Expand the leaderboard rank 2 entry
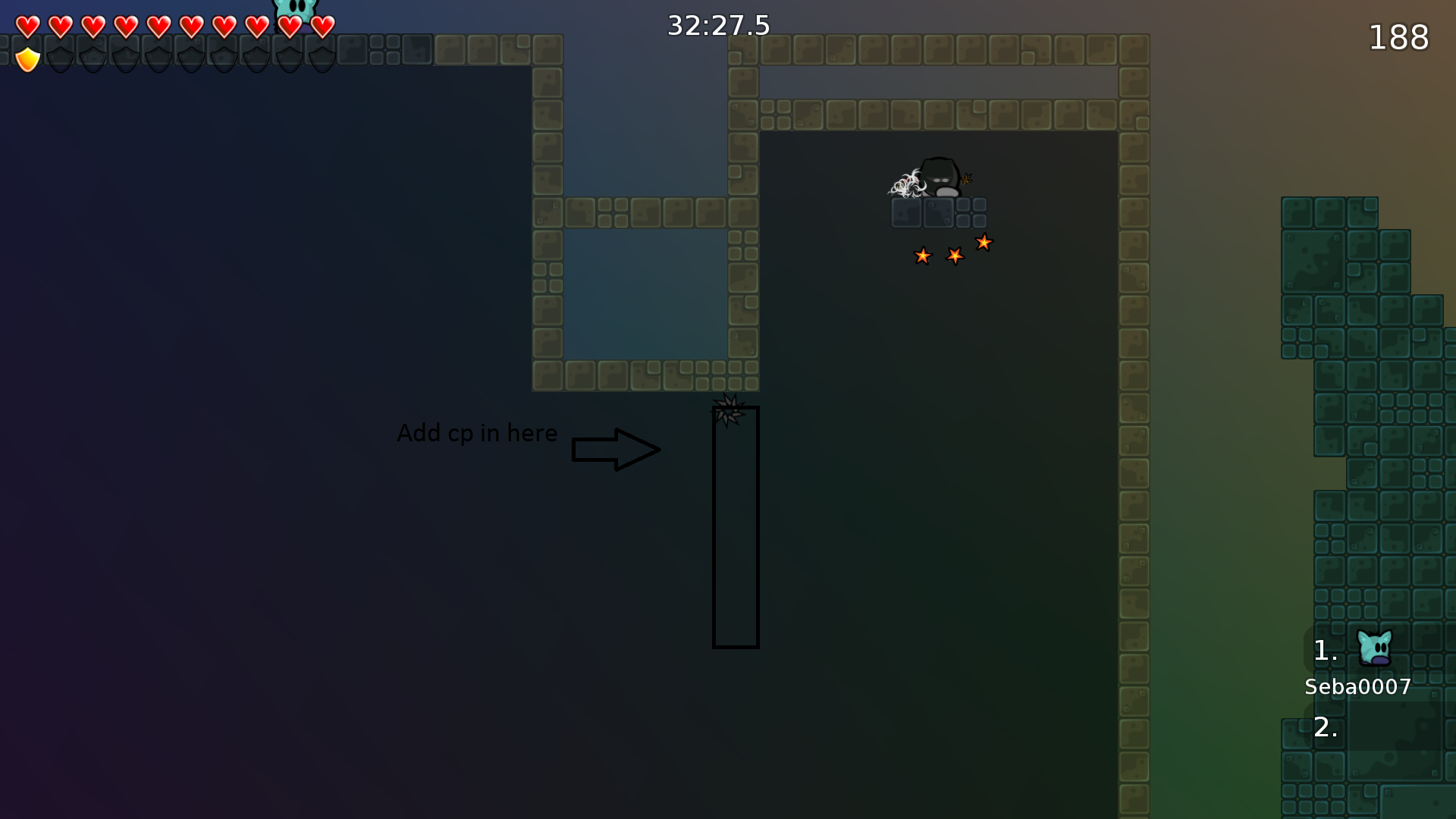The height and width of the screenshot is (819, 1456). click(1326, 727)
